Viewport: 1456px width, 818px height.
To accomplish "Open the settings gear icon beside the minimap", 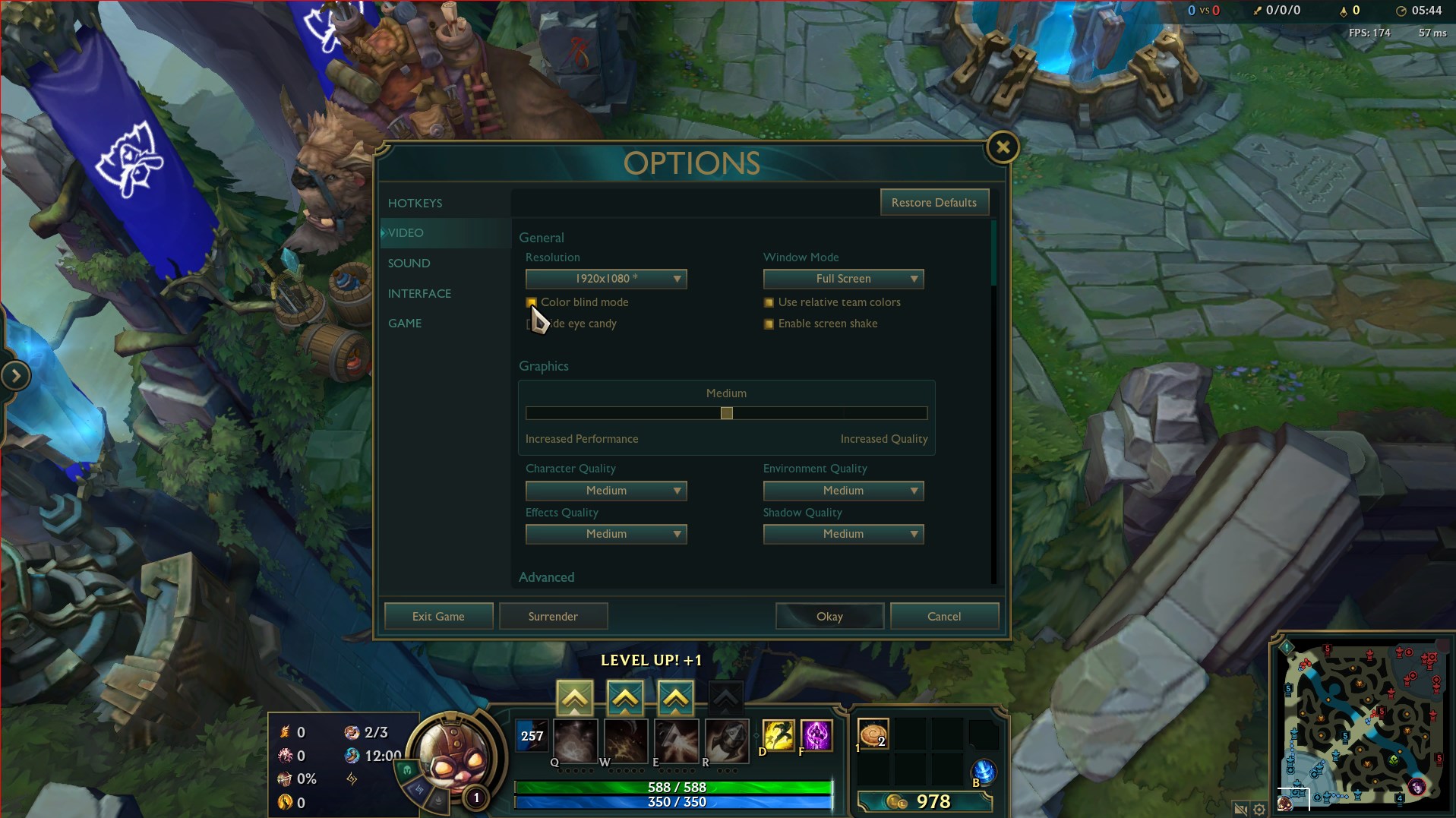I will (x=1260, y=810).
